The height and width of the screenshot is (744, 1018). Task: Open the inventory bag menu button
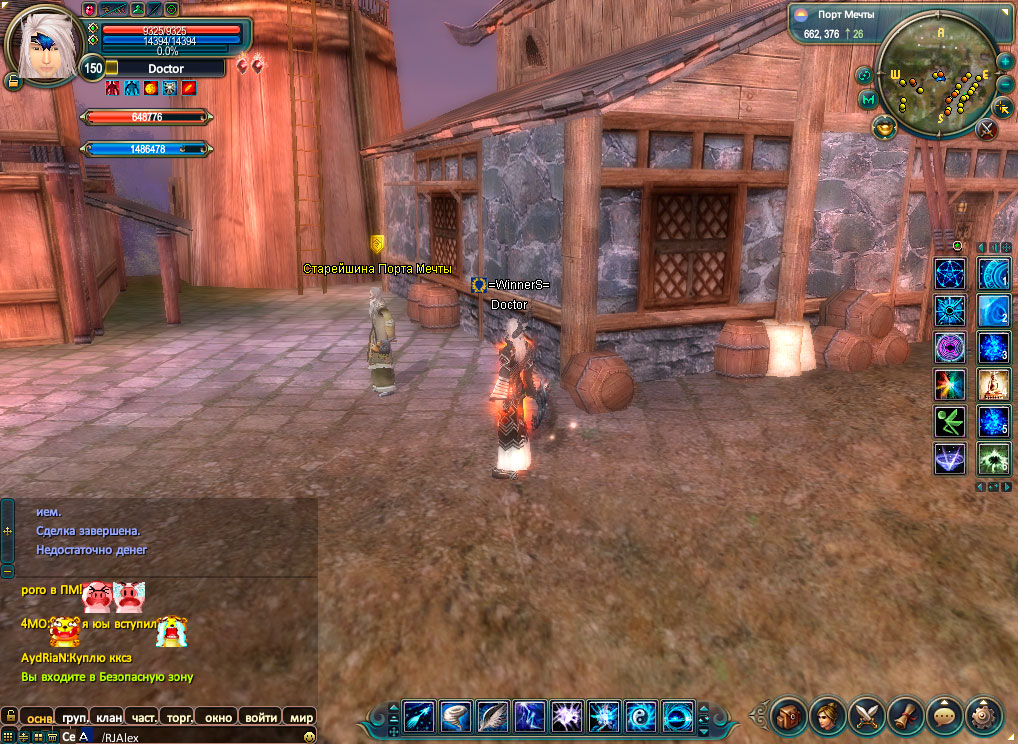pyautogui.click(x=789, y=716)
